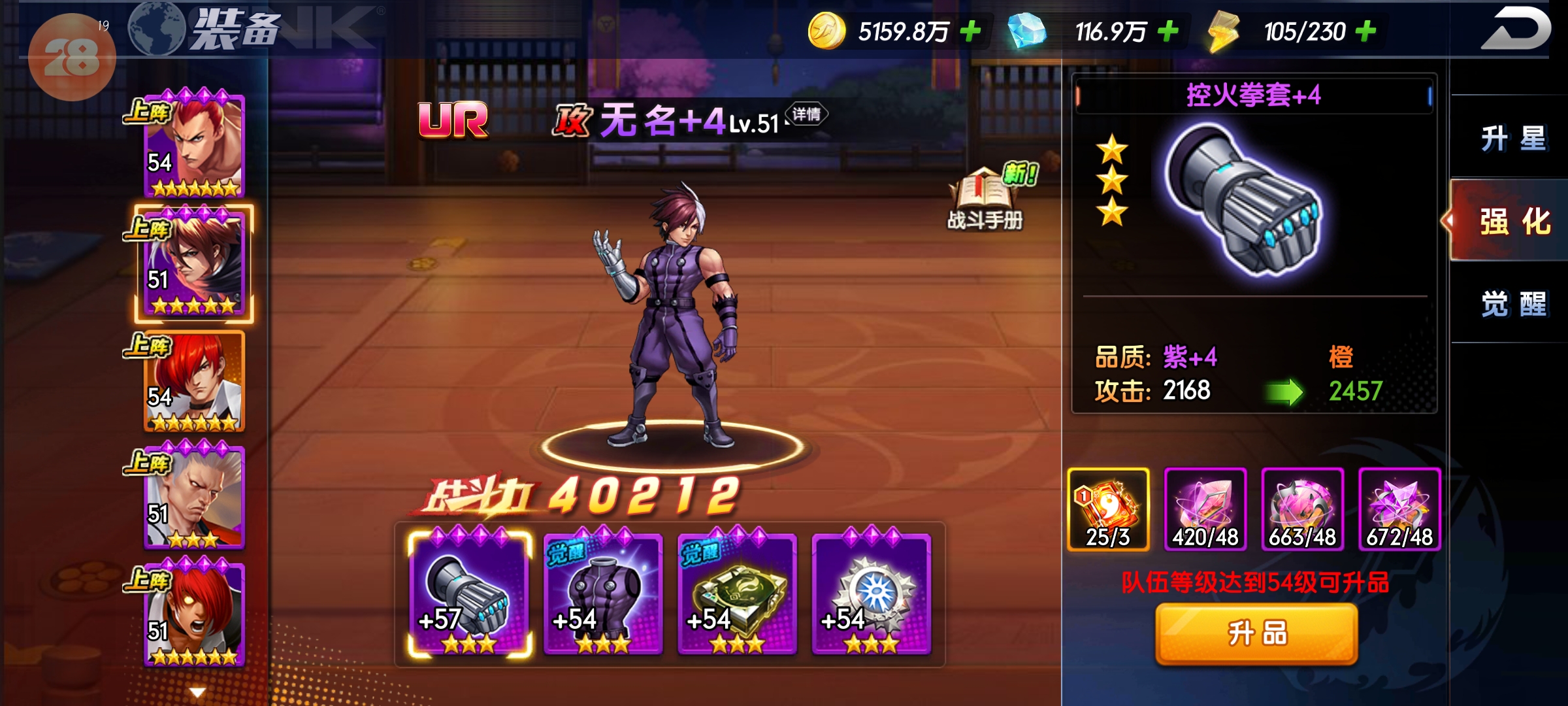1568x706 pixels.
Task: Switch to the 升星 star-up tab
Action: 1512,138
